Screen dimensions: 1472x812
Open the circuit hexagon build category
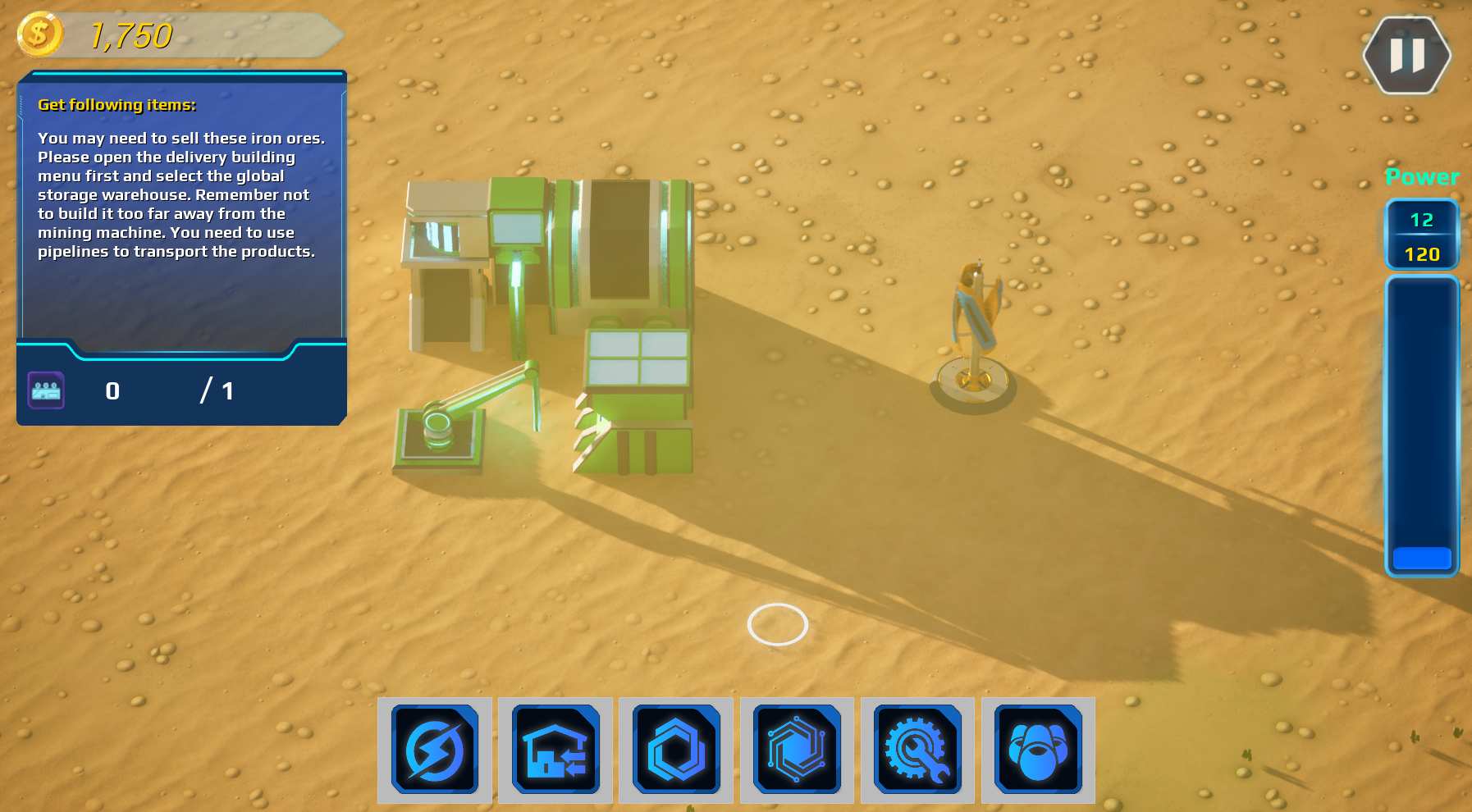[797, 749]
